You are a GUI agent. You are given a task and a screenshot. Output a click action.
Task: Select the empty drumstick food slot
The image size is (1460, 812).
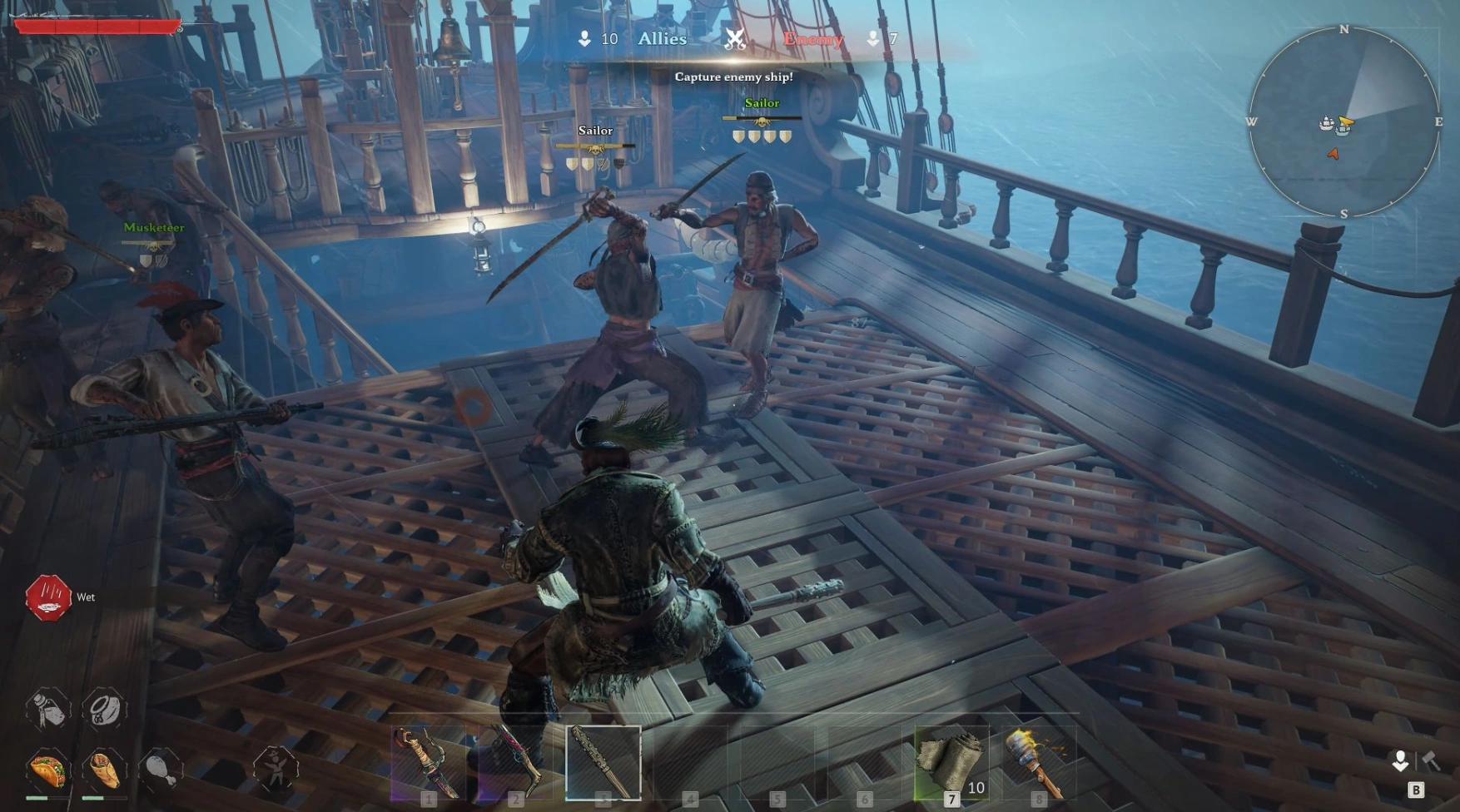pyautogui.click(x=161, y=770)
